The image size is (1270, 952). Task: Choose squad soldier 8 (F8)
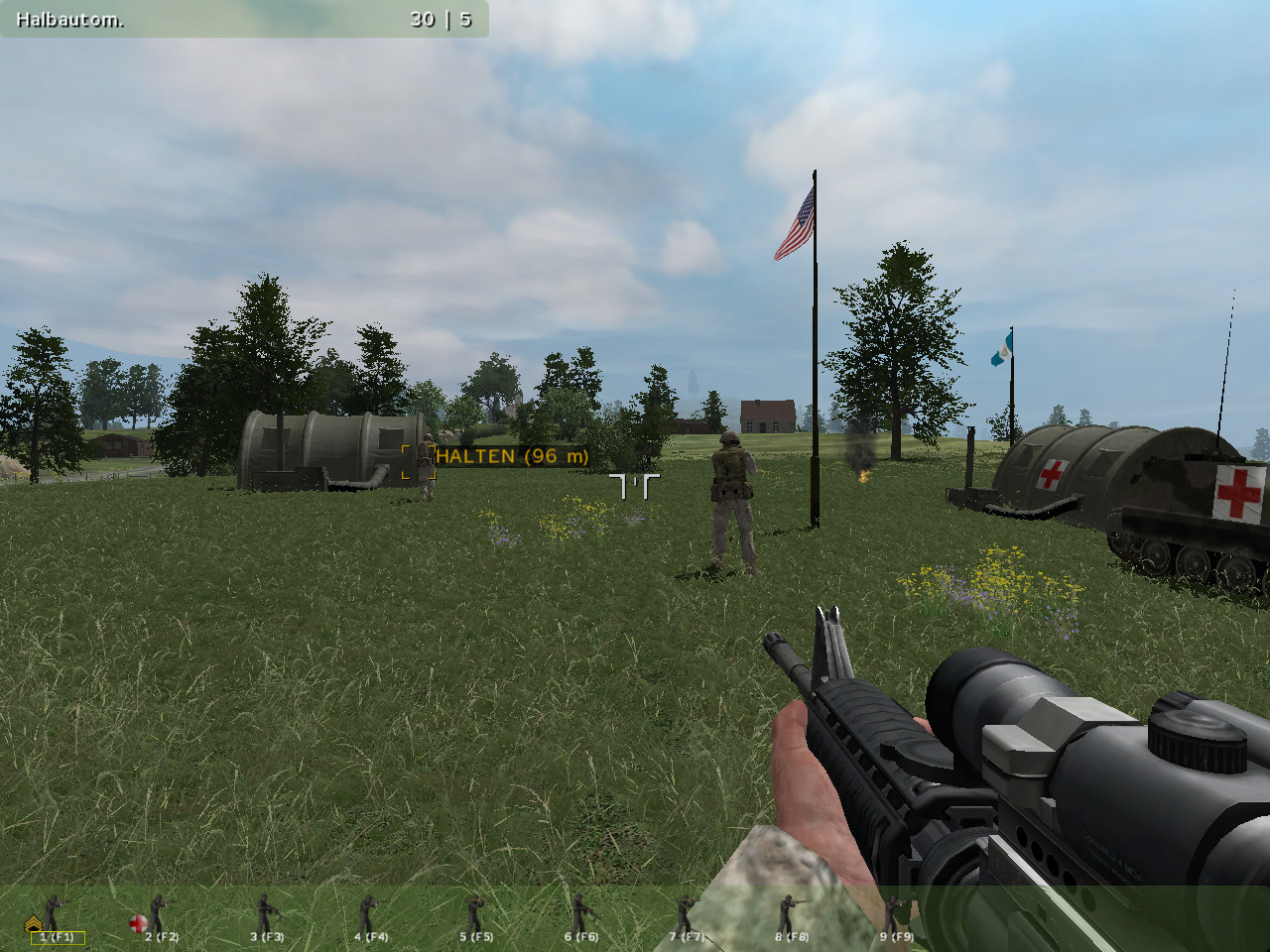[x=791, y=918]
